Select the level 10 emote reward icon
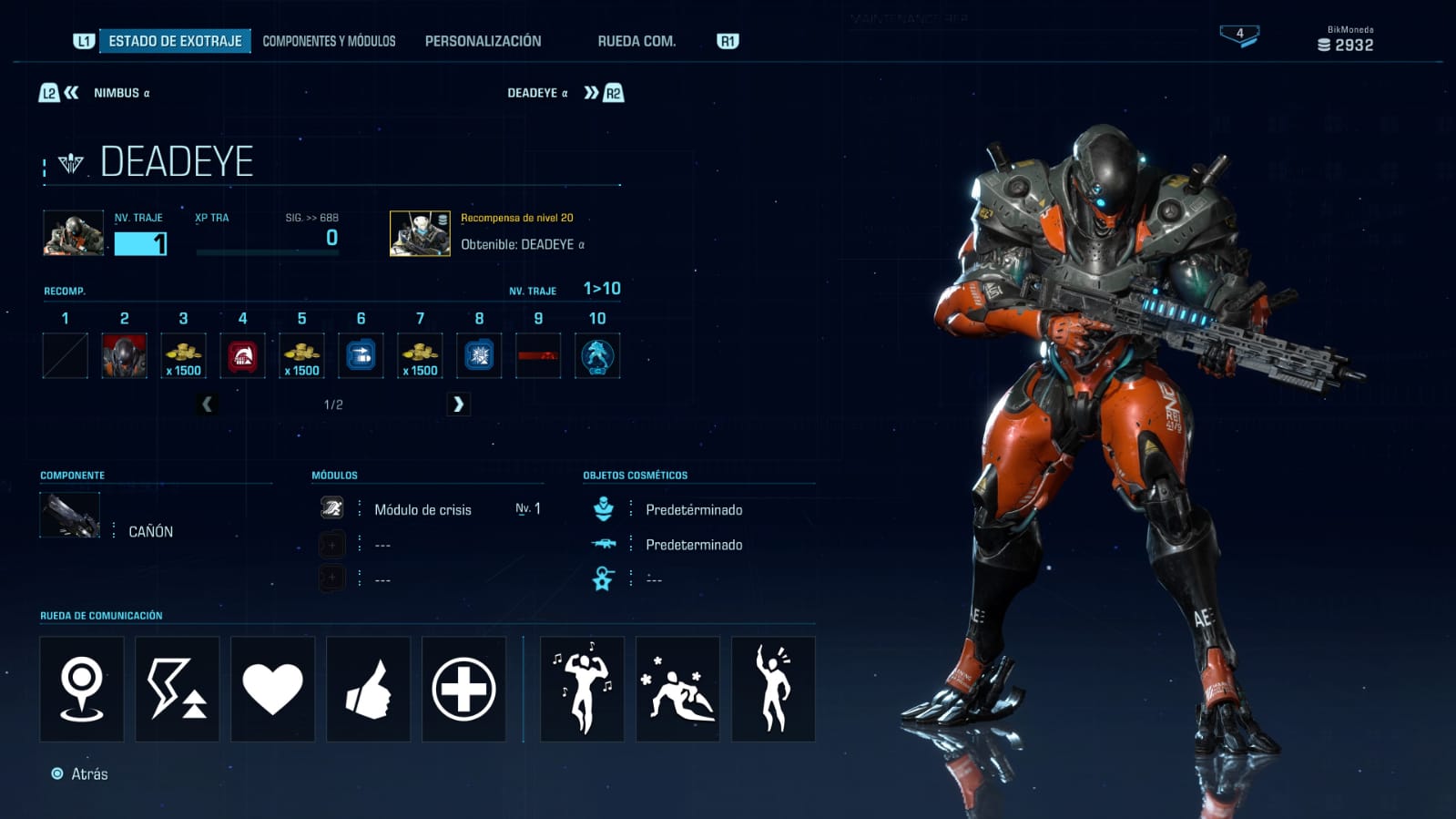 point(597,355)
